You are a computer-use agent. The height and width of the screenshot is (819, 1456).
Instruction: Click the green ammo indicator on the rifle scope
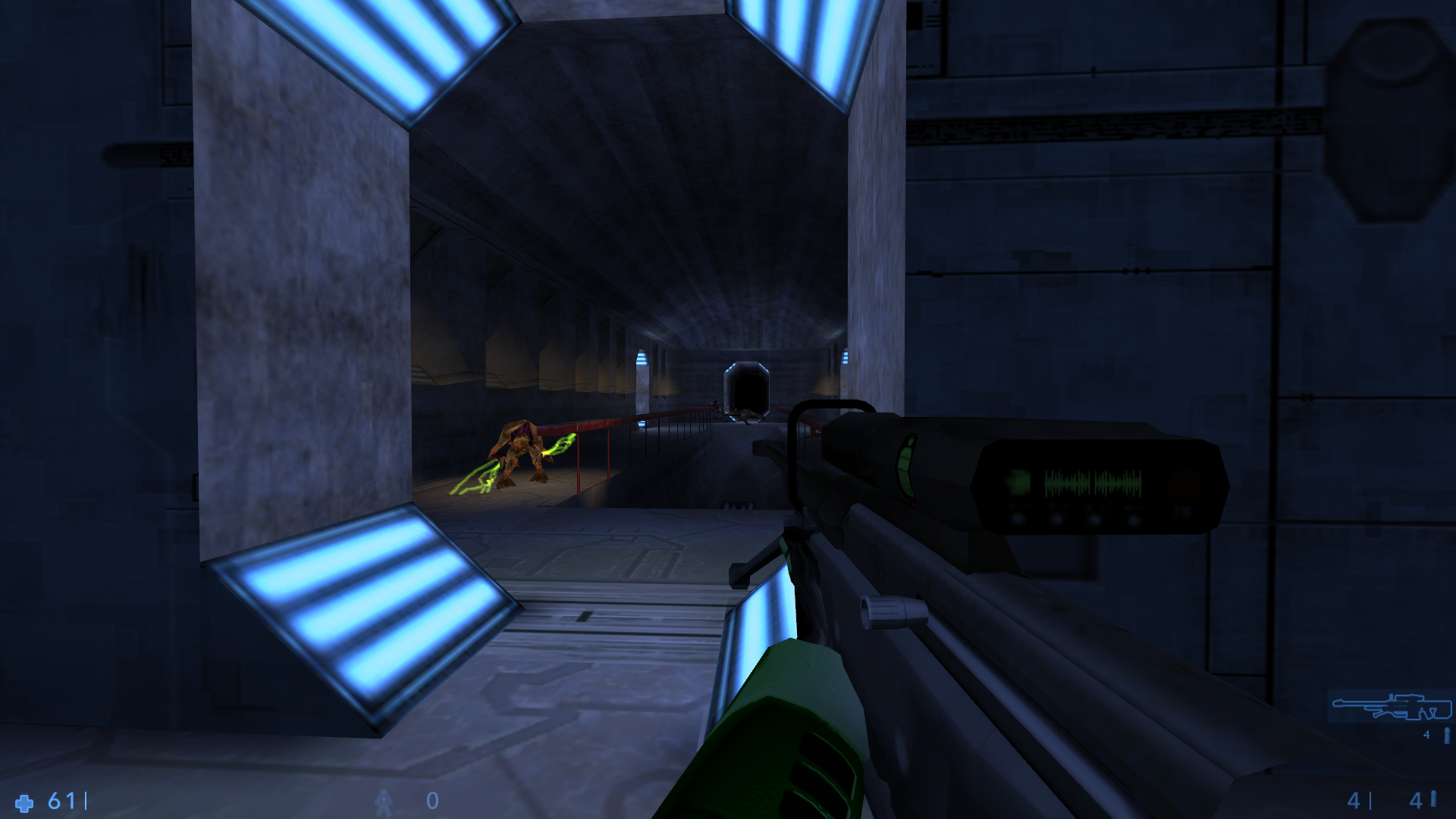[x=908, y=468]
